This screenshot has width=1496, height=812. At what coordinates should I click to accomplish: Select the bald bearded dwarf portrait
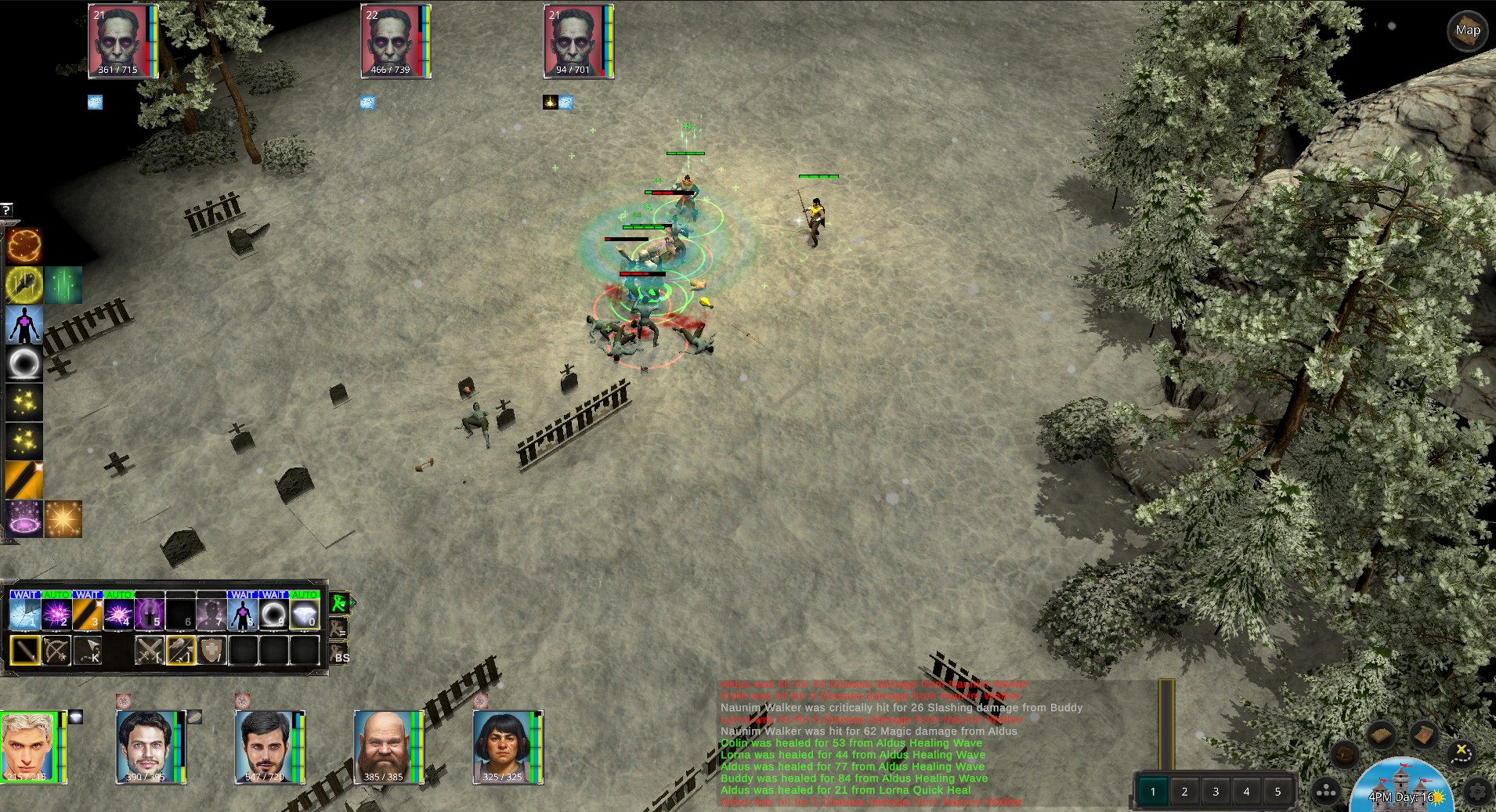(384, 747)
